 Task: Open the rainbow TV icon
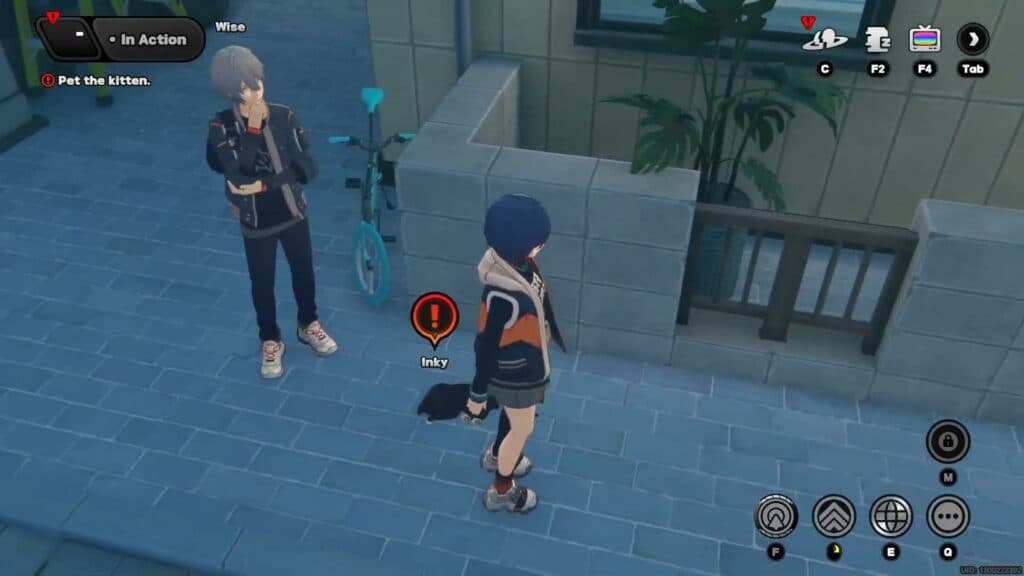925,40
